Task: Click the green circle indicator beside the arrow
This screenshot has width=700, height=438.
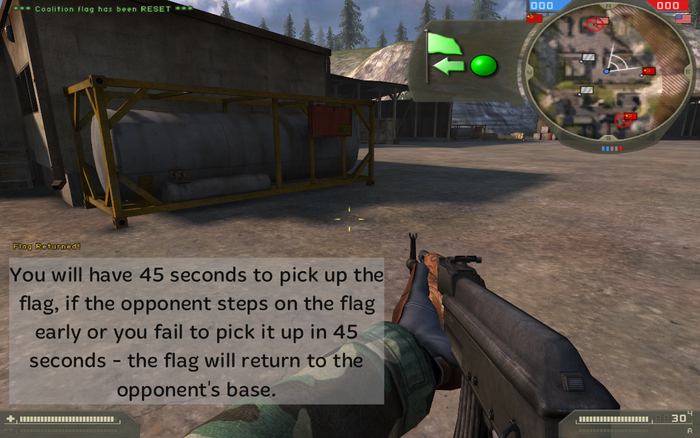Action: [x=484, y=66]
